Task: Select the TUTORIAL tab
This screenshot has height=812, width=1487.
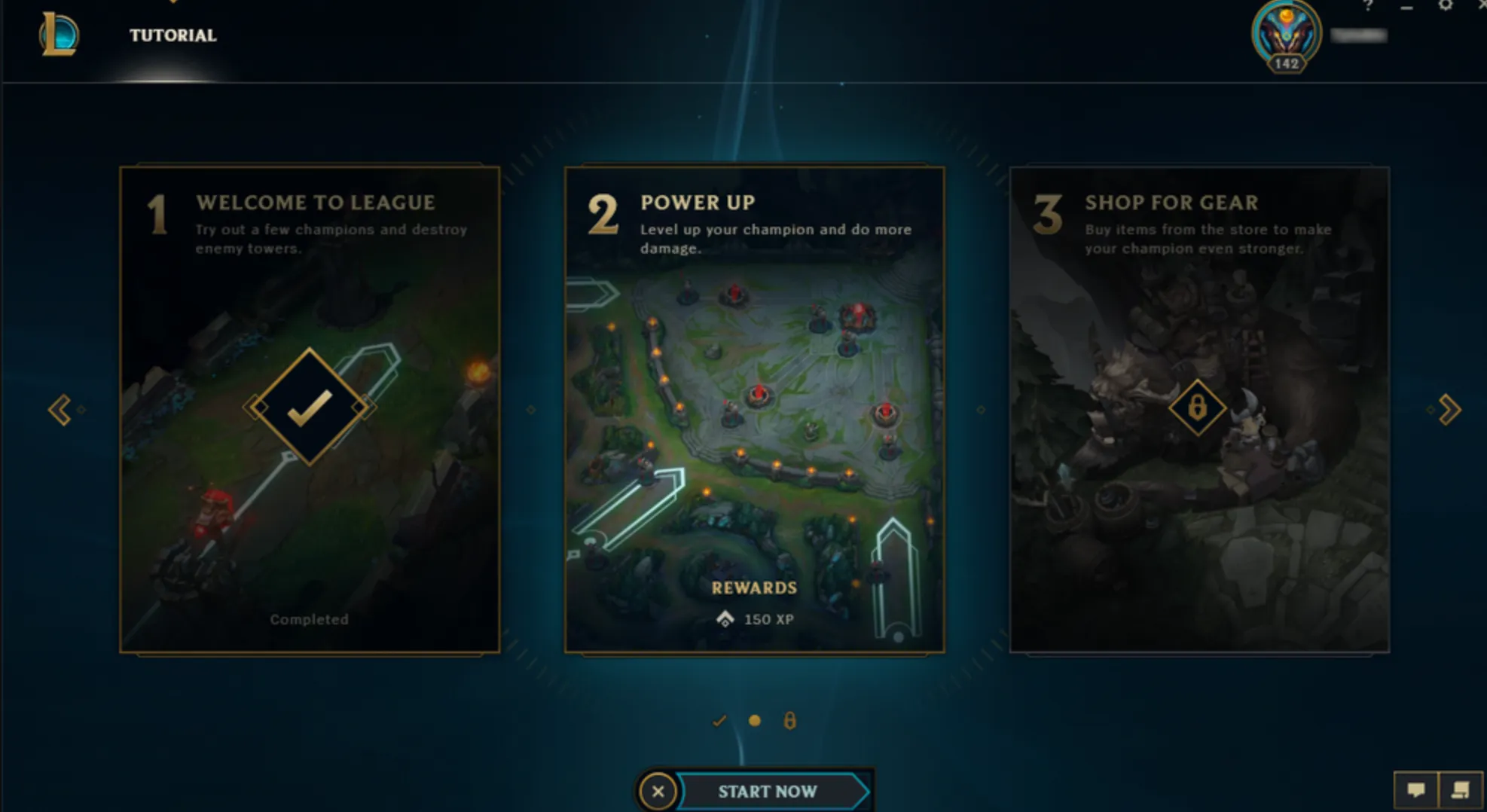Action: pyautogui.click(x=172, y=35)
